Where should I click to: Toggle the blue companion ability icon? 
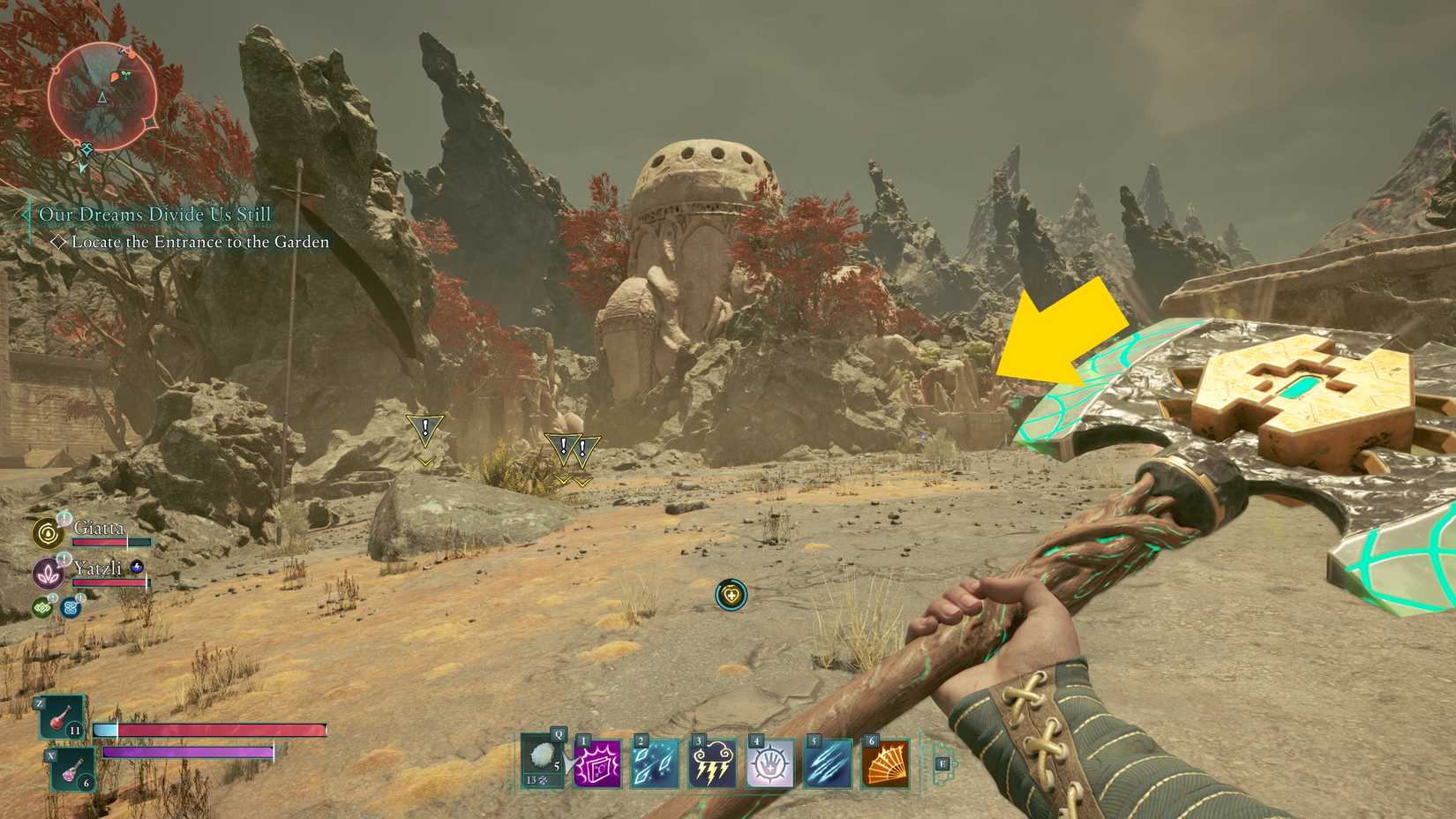click(x=70, y=607)
